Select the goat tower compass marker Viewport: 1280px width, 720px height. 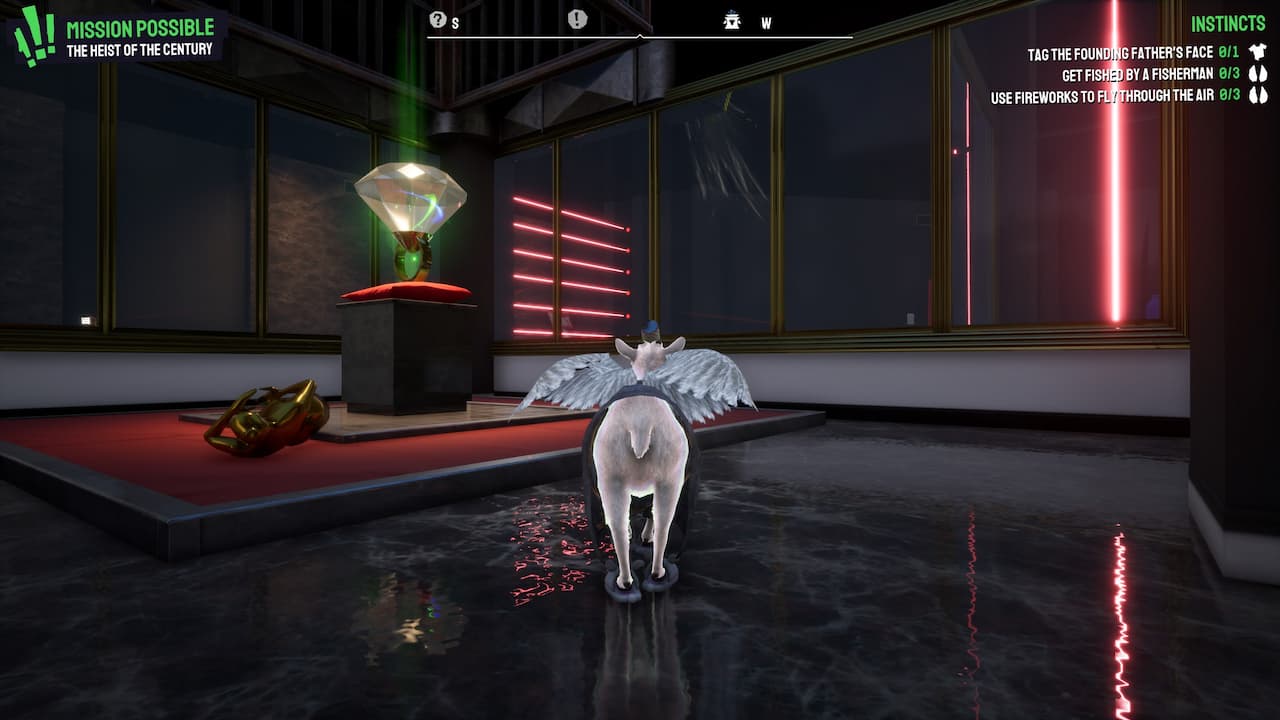click(731, 21)
